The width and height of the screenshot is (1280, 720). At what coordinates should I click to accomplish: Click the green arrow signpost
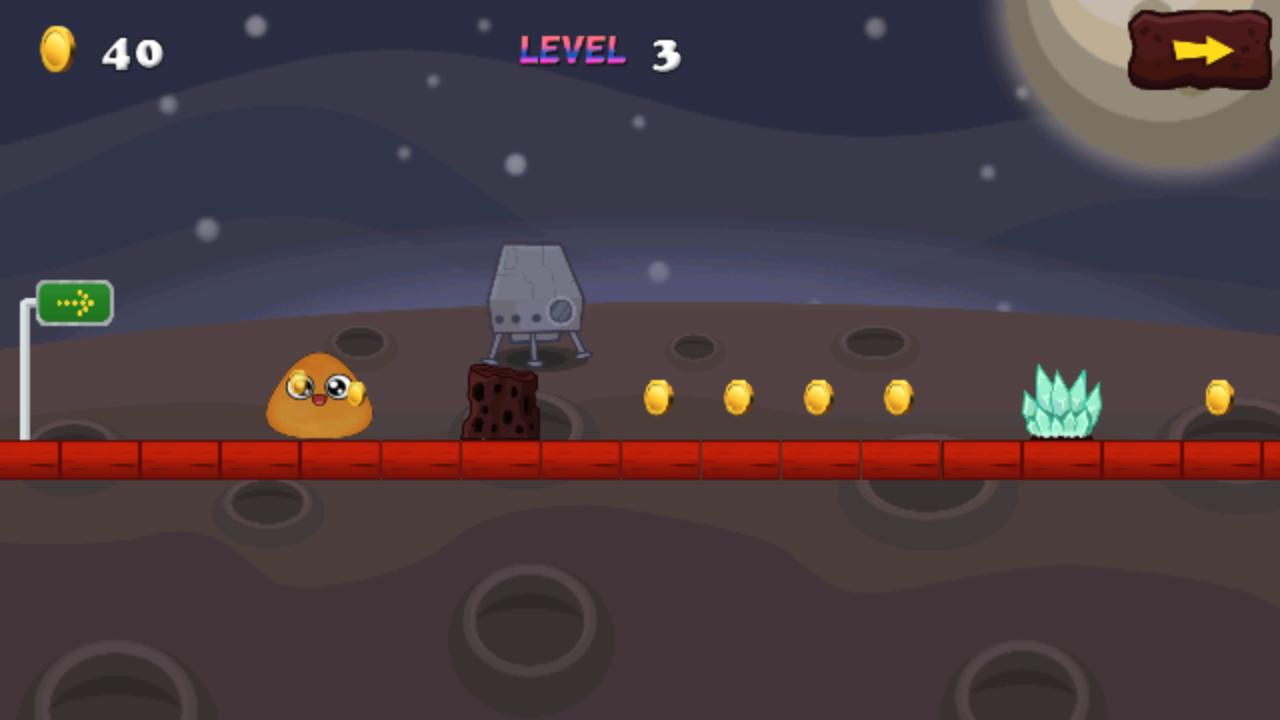pos(74,302)
